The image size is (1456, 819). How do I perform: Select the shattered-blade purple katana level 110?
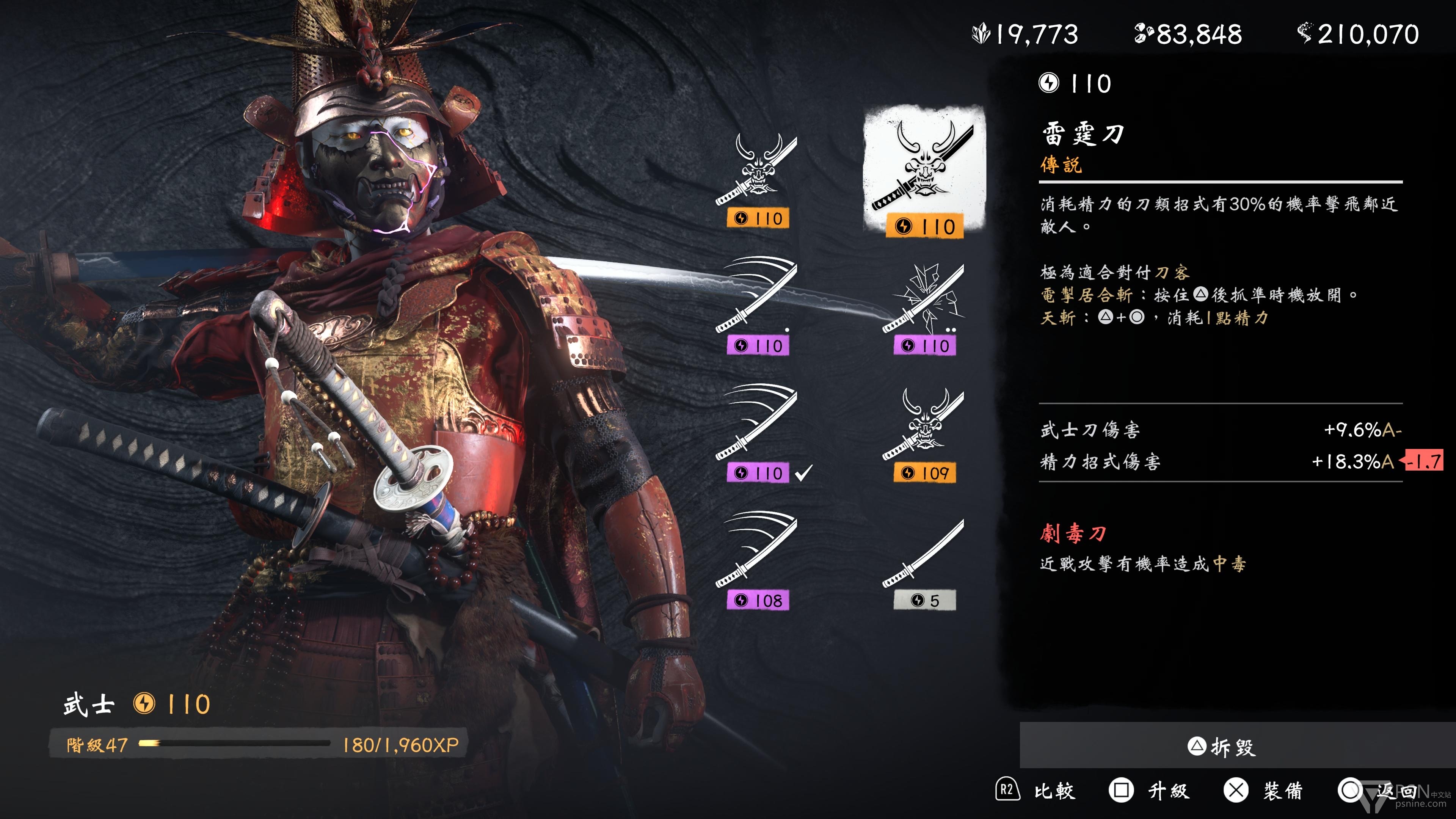(924, 308)
